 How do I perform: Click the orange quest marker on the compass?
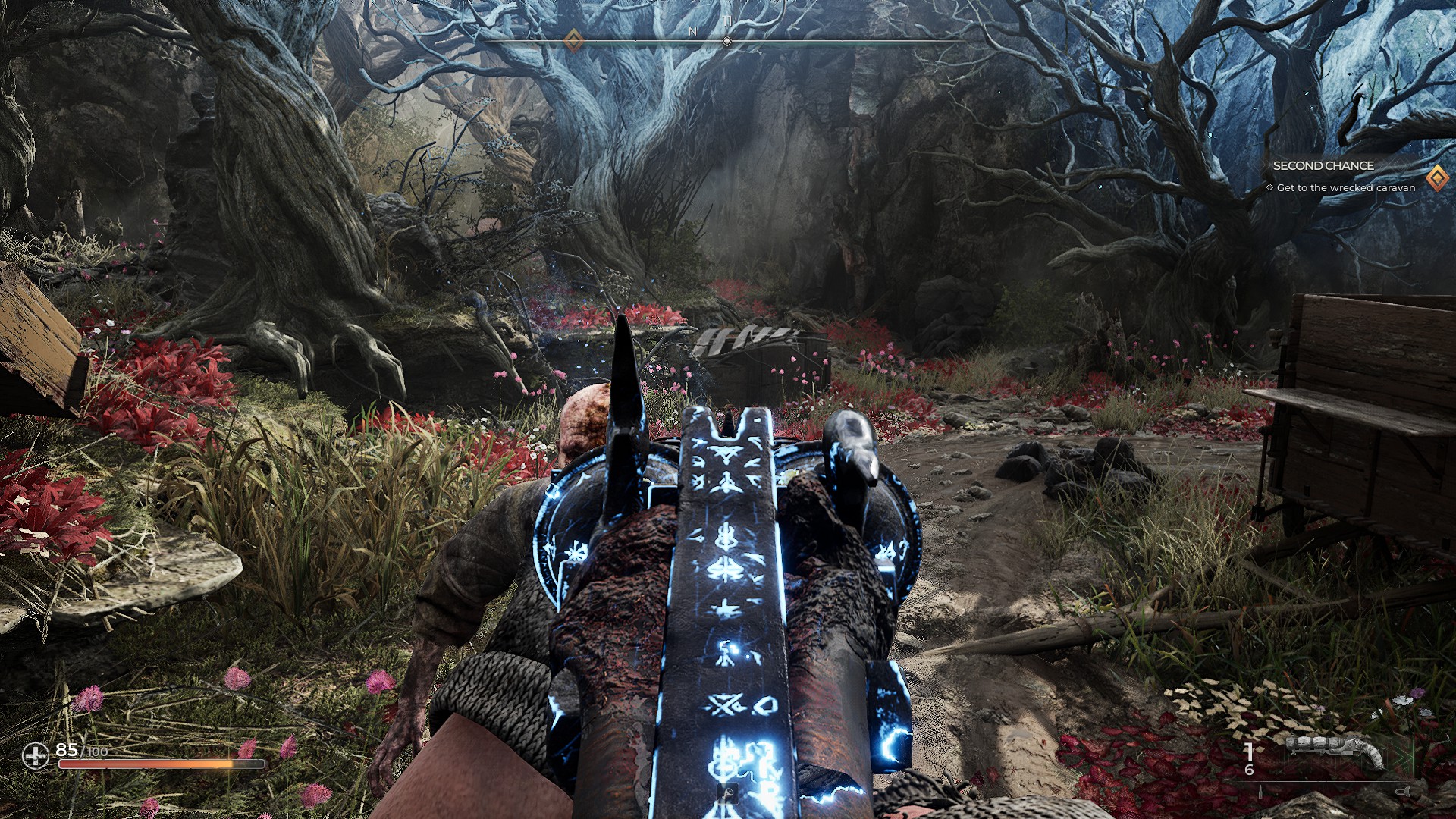pyautogui.click(x=573, y=39)
